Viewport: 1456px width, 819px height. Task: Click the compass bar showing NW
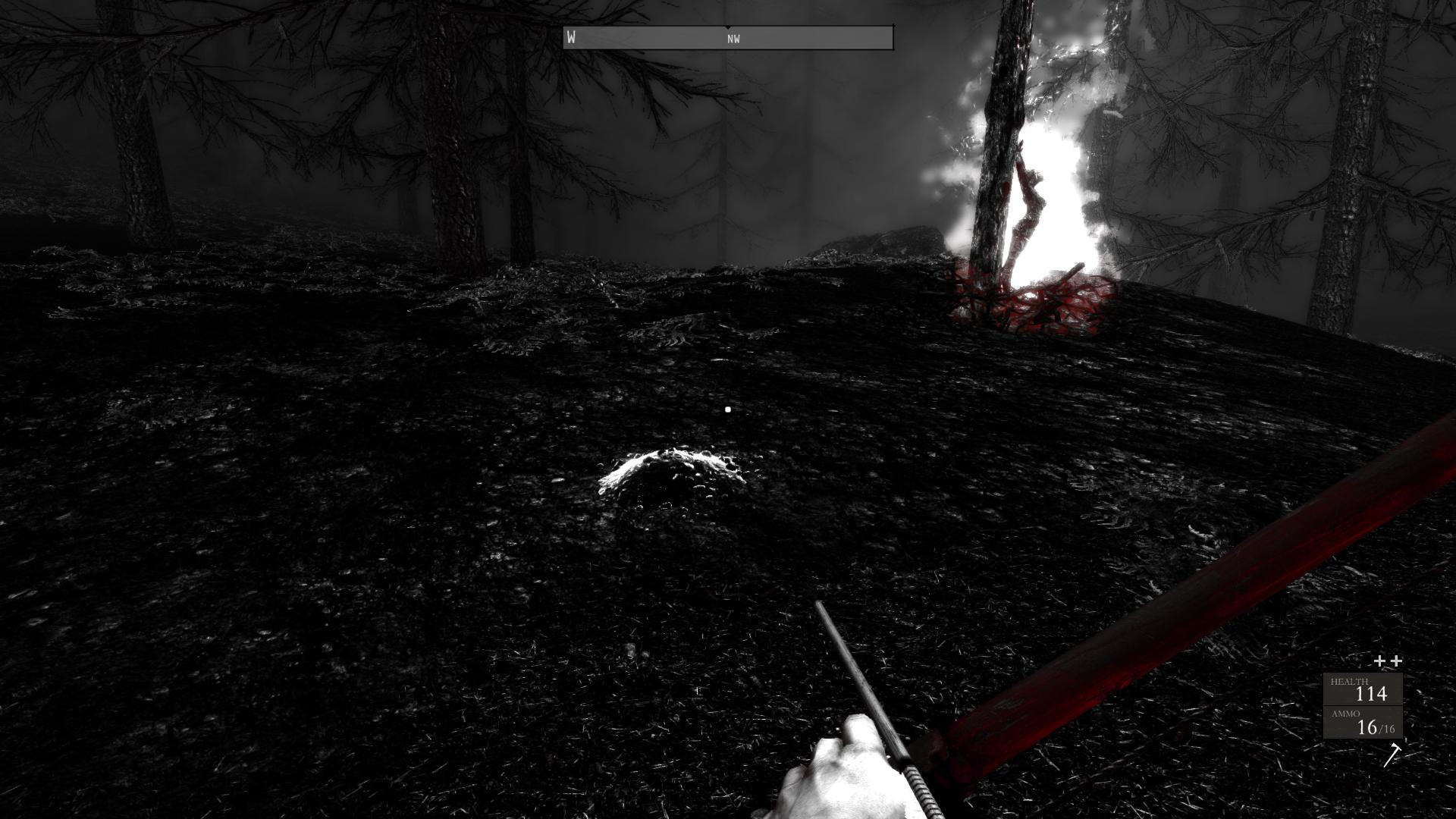[x=728, y=38]
